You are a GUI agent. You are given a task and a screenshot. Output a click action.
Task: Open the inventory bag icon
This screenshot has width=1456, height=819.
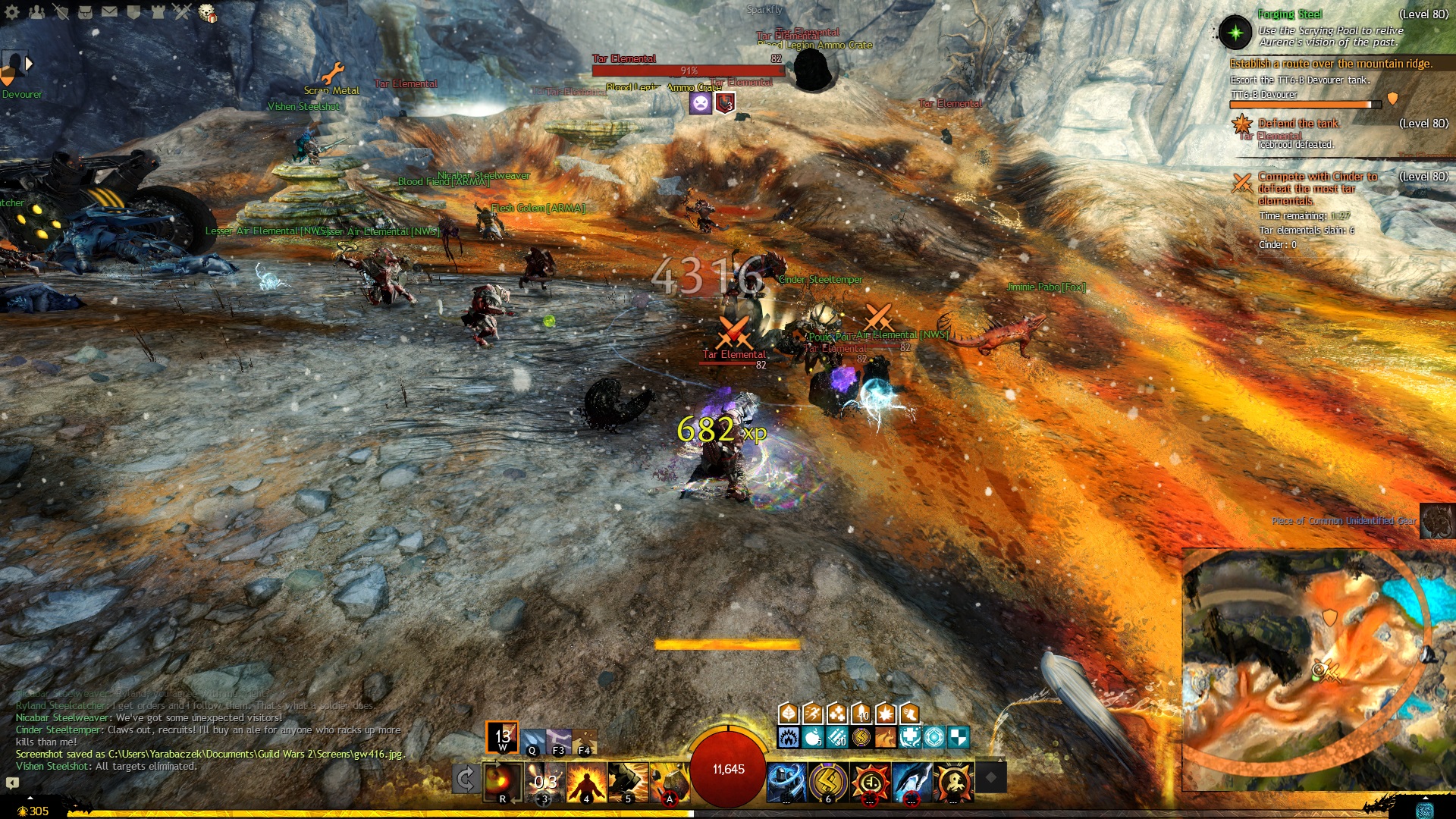pyautogui.click(x=86, y=11)
